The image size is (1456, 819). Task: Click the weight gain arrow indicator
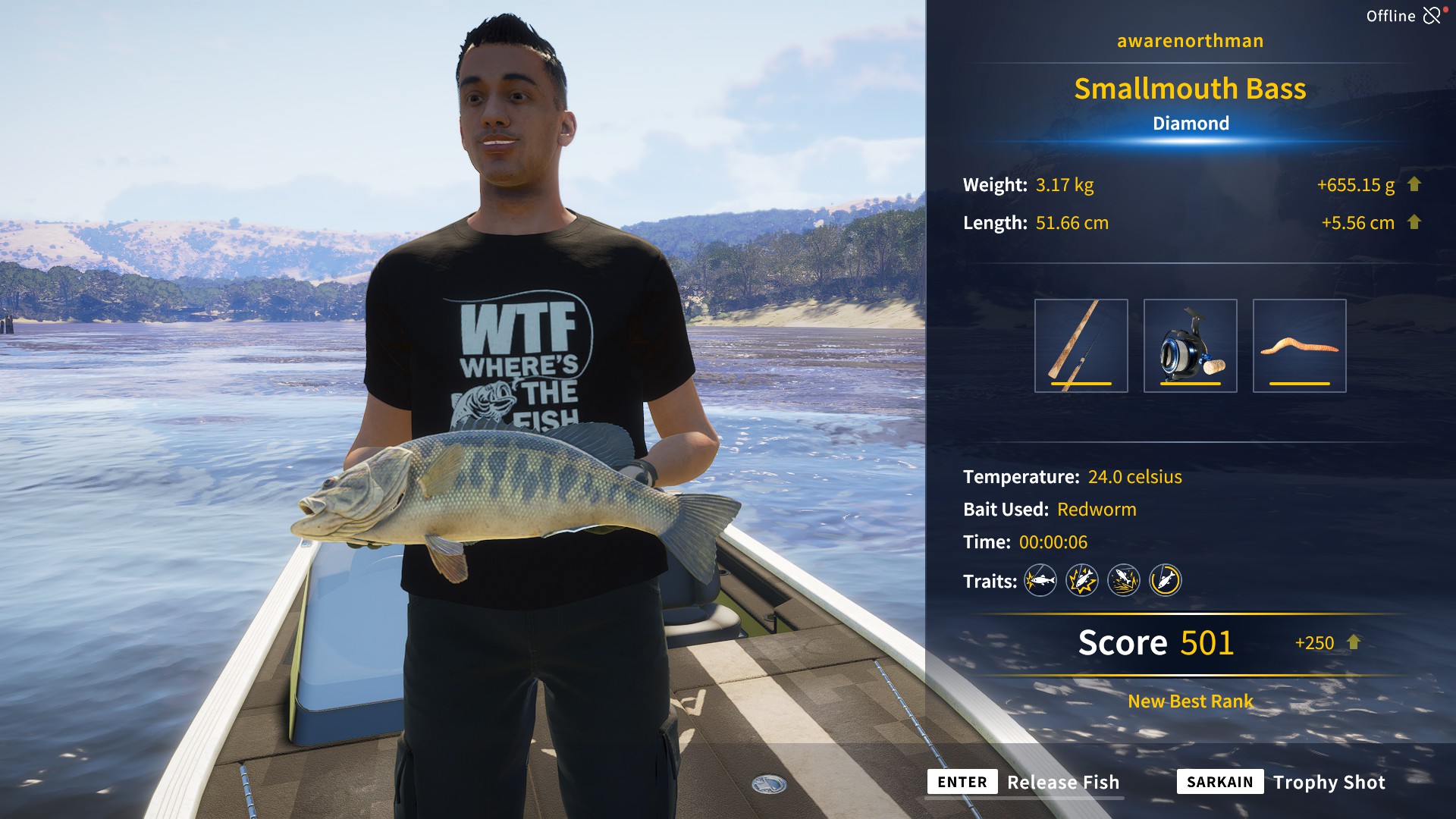pyautogui.click(x=1415, y=184)
